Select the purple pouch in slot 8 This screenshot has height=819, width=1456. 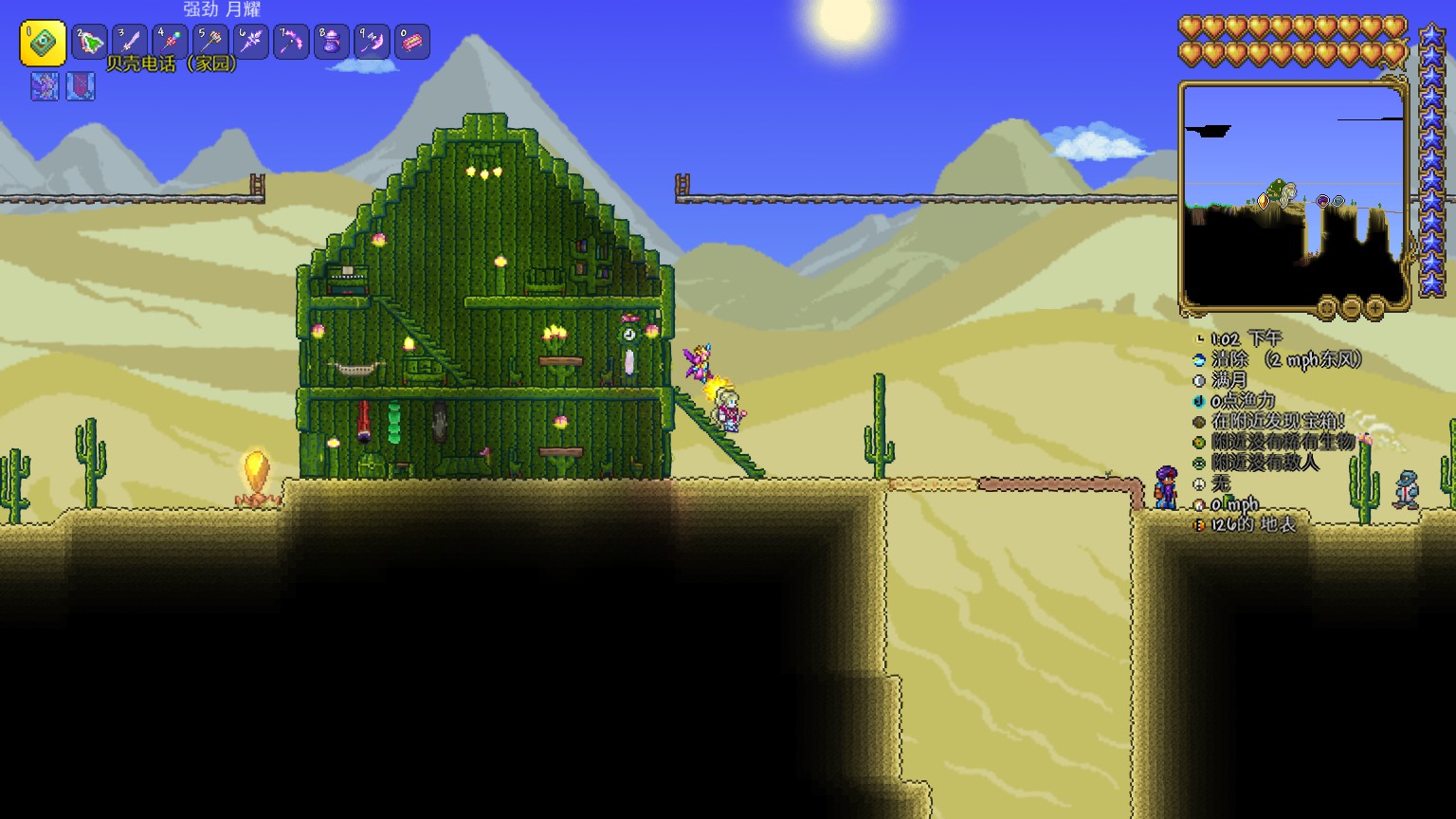(332, 43)
